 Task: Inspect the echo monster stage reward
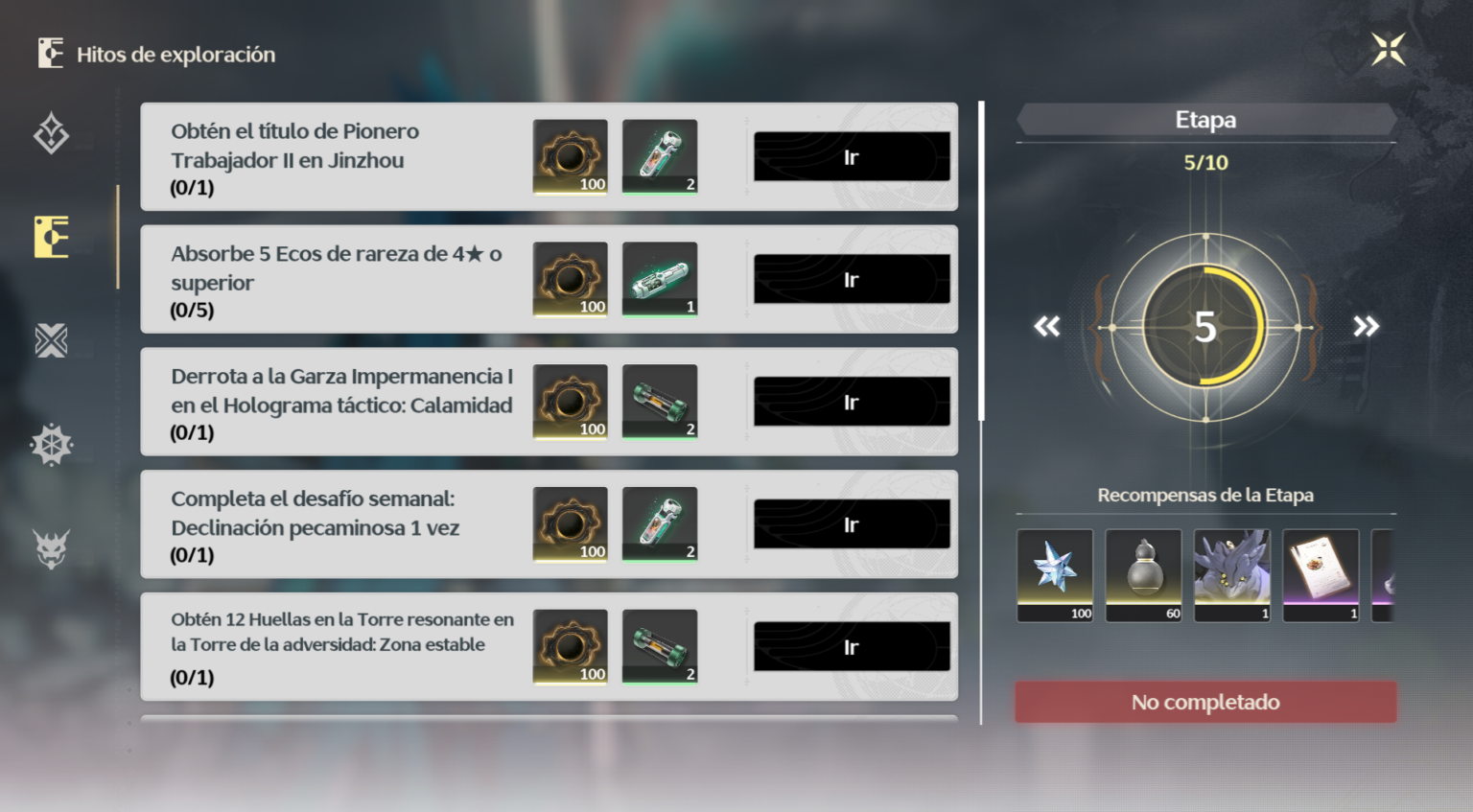click(x=1231, y=575)
